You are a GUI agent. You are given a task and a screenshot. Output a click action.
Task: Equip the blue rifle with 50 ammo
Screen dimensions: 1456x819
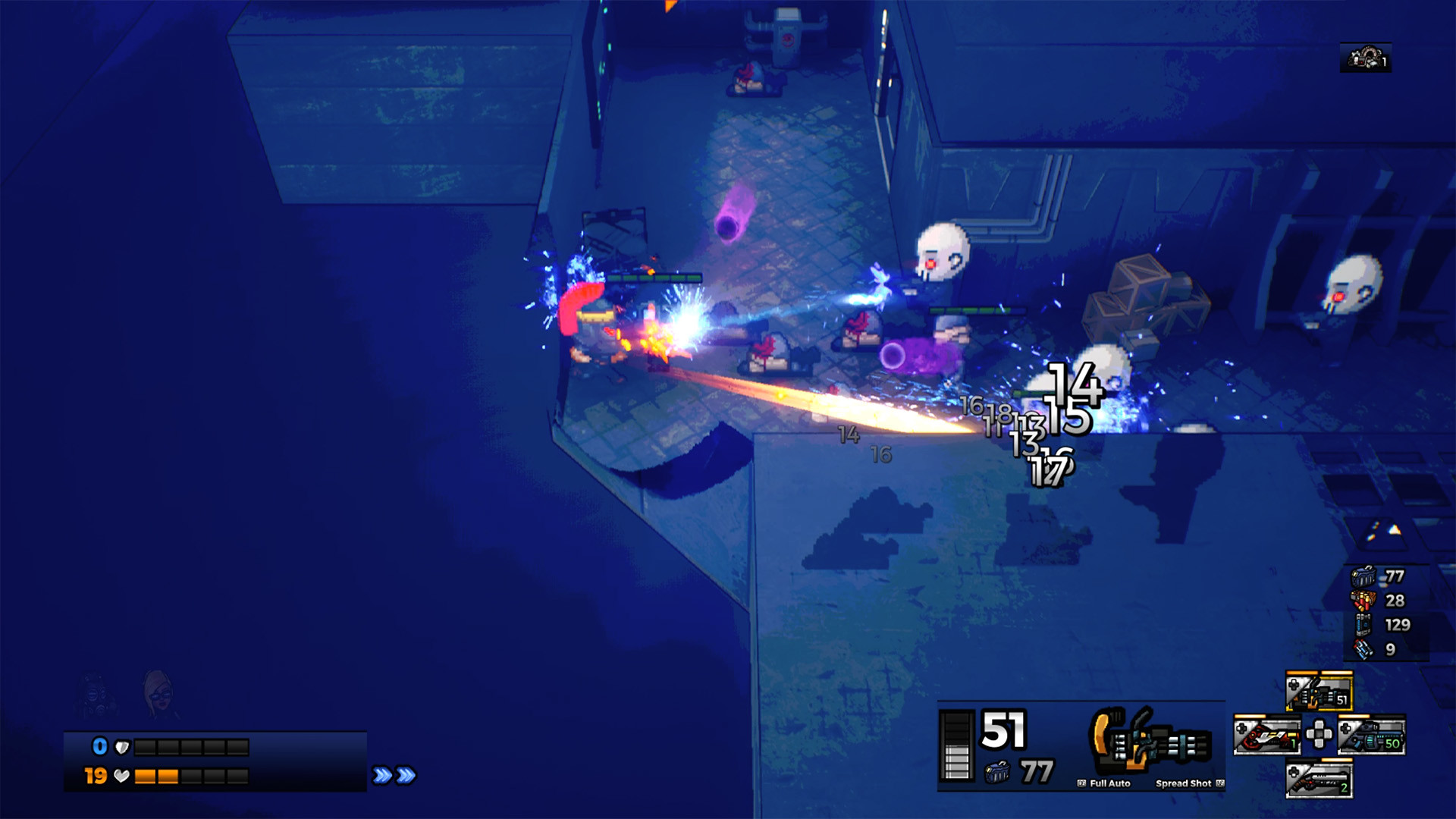1372,735
